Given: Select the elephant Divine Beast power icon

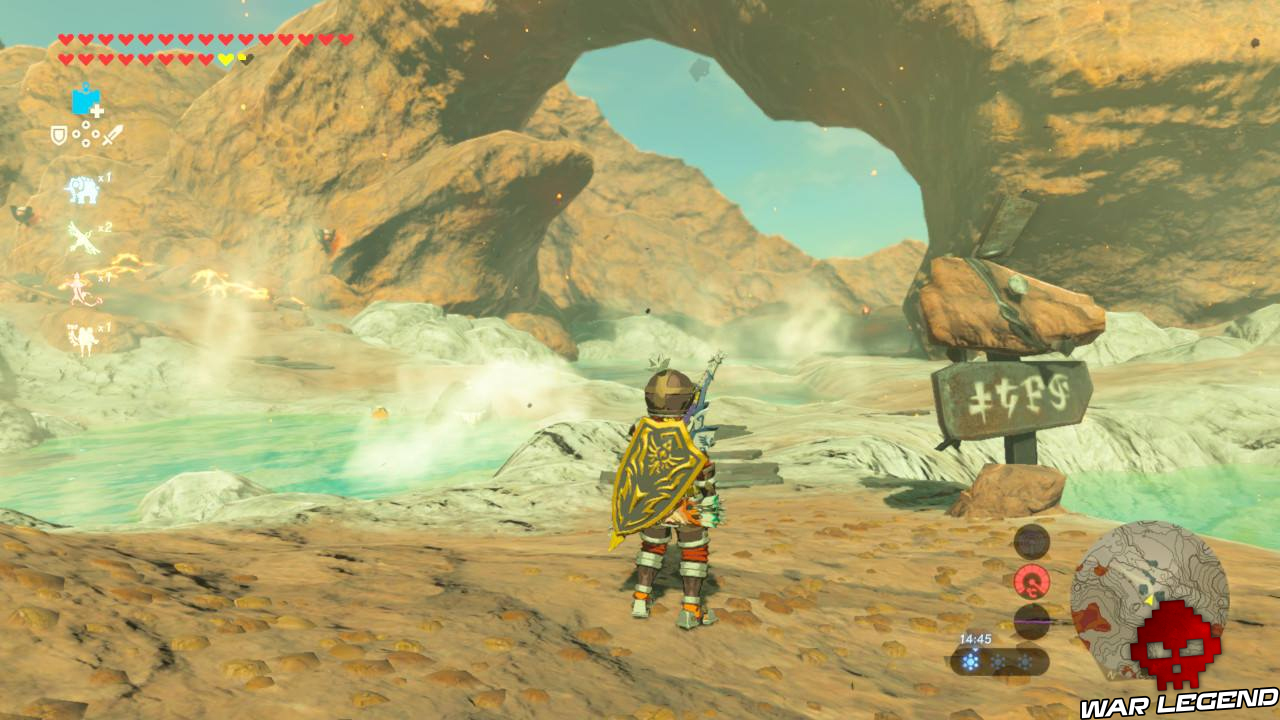Looking at the screenshot, I should point(83,189).
